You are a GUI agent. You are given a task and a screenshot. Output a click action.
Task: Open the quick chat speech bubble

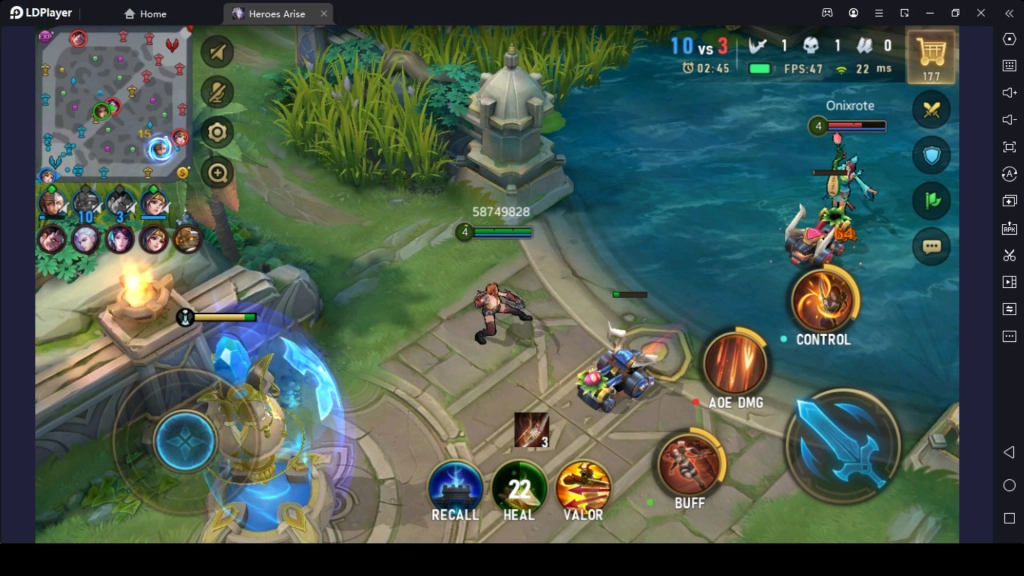(x=931, y=246)
